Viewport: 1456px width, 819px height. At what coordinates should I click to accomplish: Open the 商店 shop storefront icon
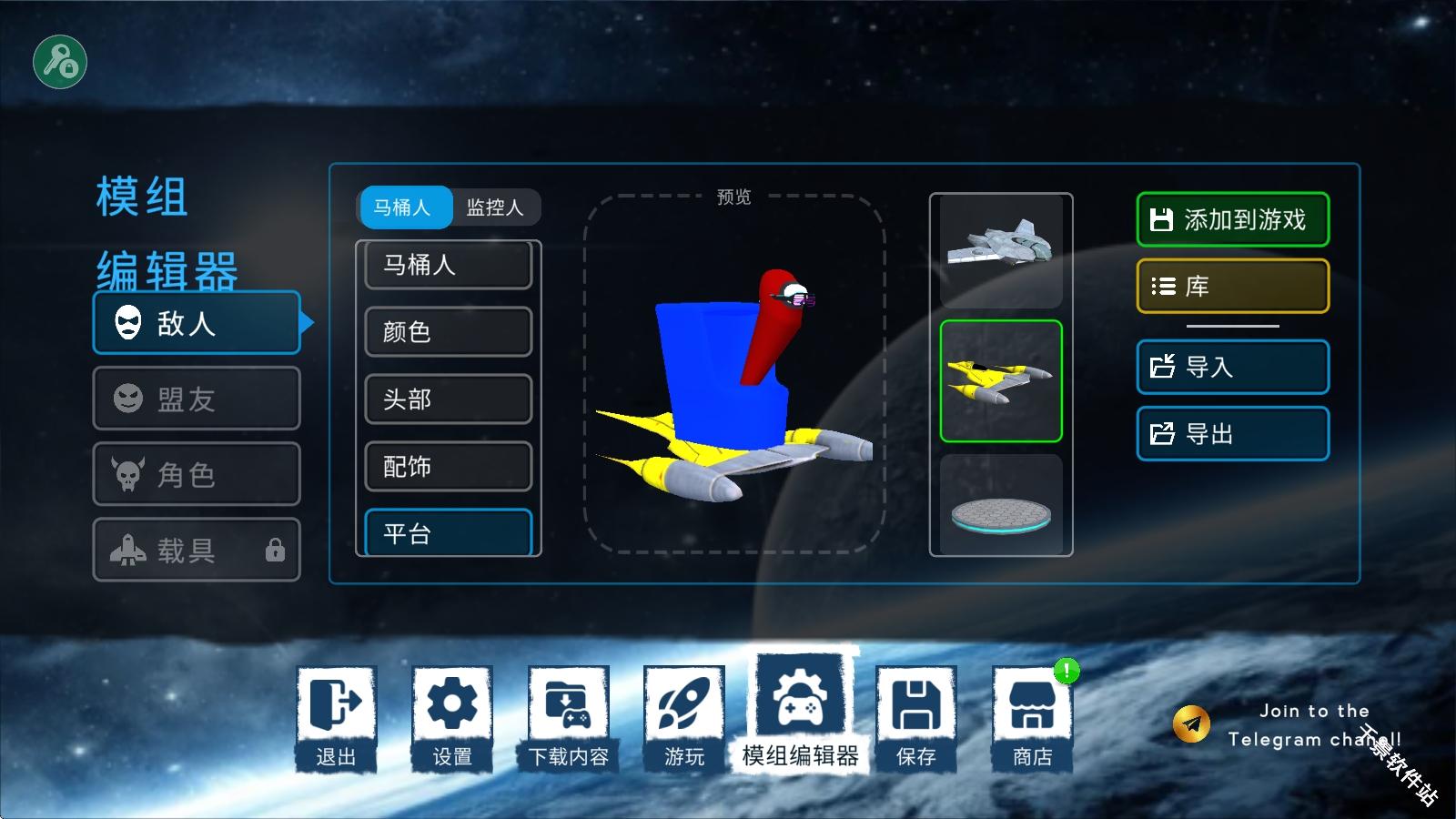pyautogui.click(x=1031, y=719)
